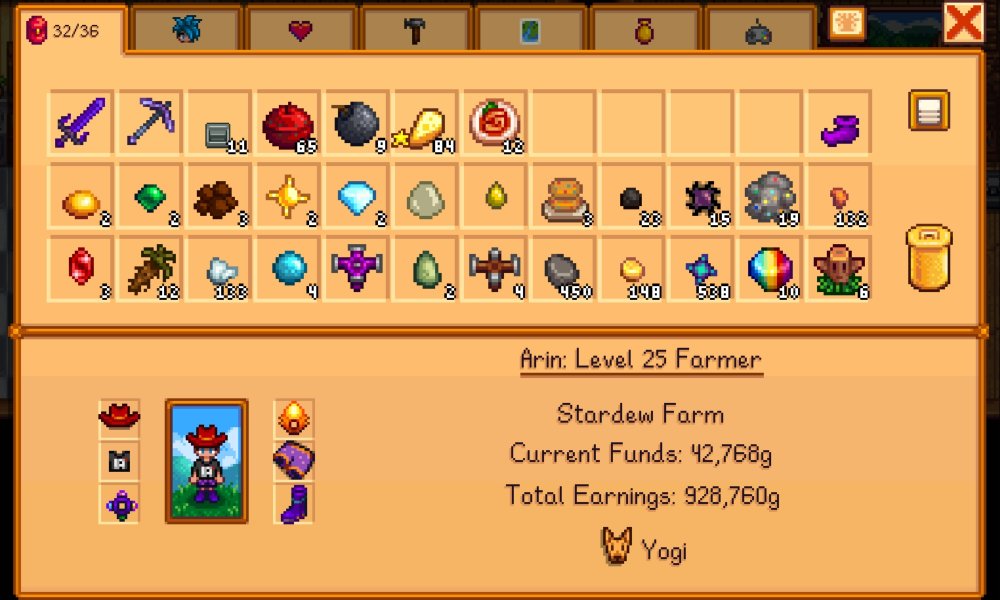Pick the rainbow Prismatic Shard stack

tap(770, 269)
